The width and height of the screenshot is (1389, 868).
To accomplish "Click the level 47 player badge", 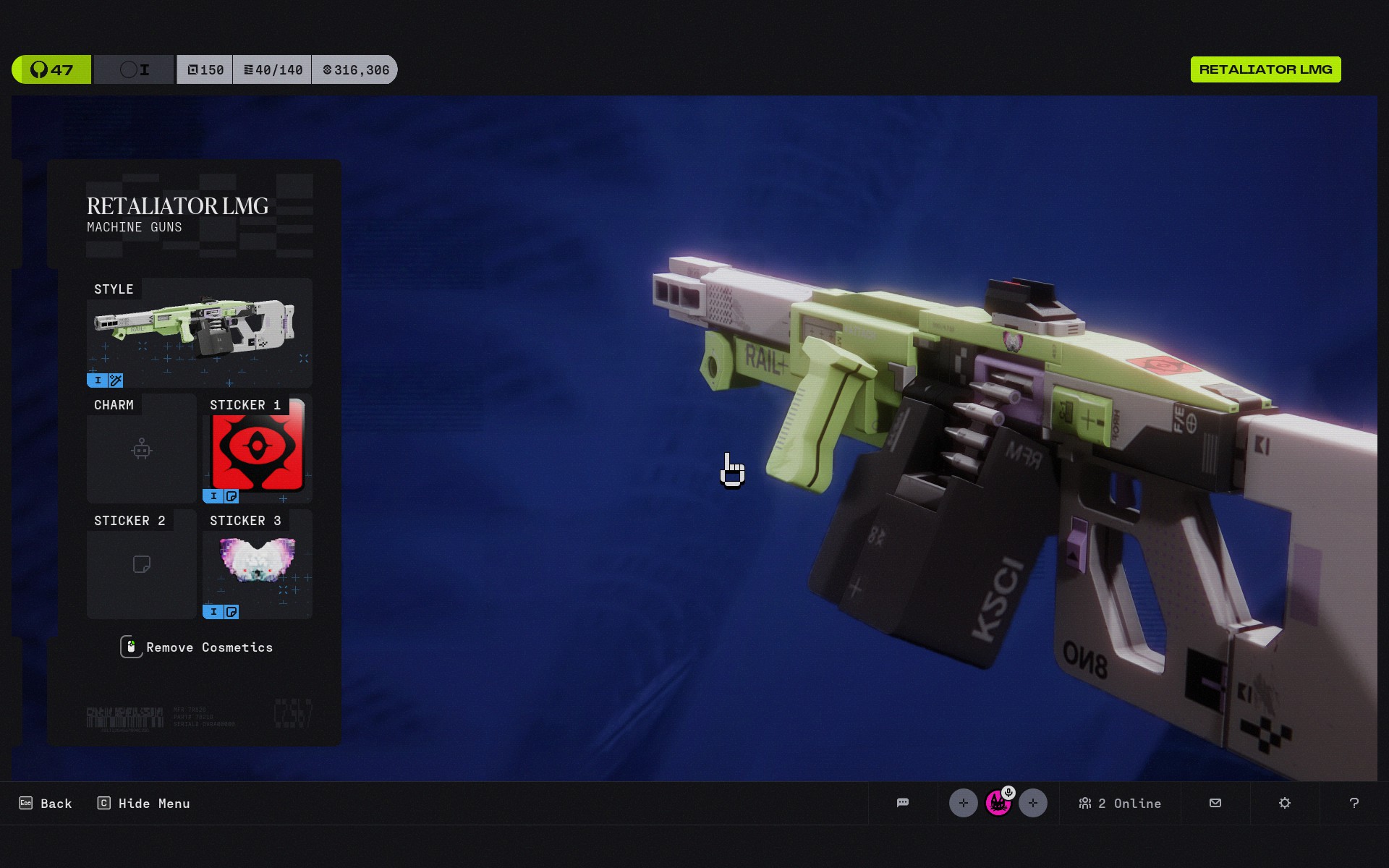I will point(51,69).
